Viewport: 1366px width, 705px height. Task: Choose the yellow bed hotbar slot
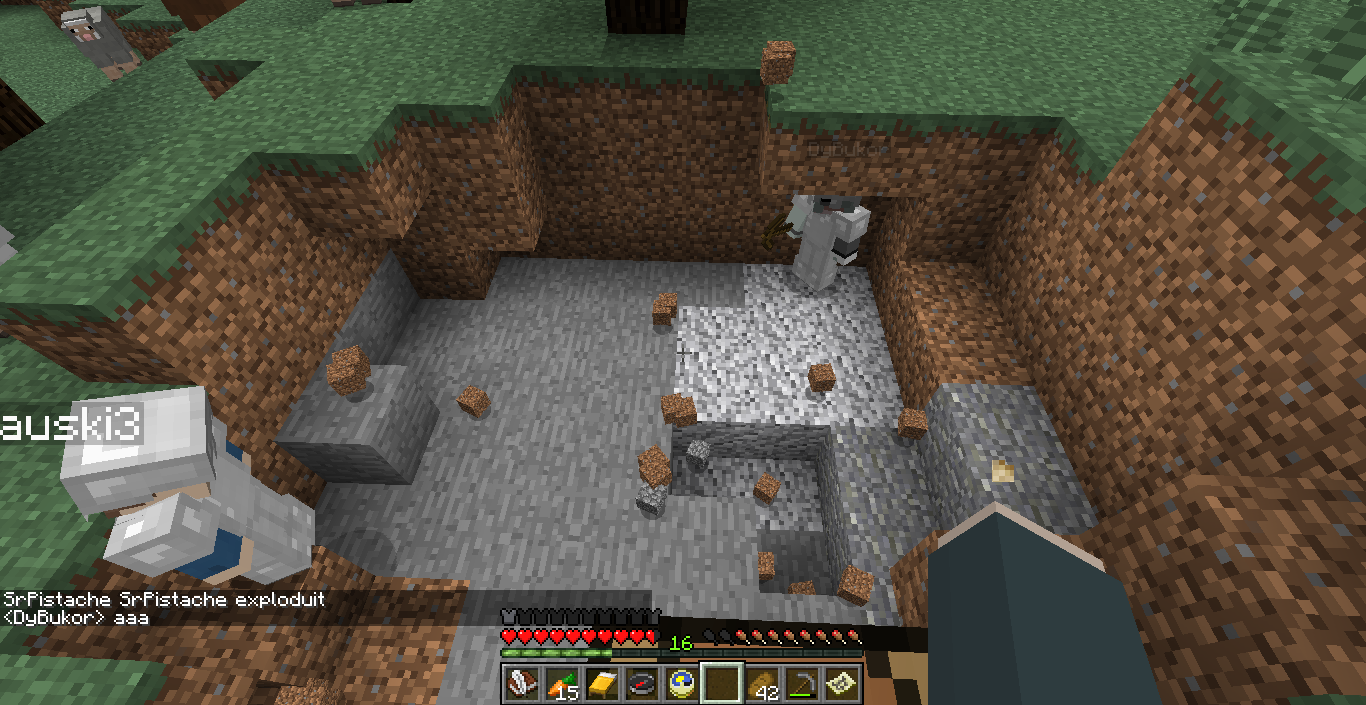coord(601,683)
